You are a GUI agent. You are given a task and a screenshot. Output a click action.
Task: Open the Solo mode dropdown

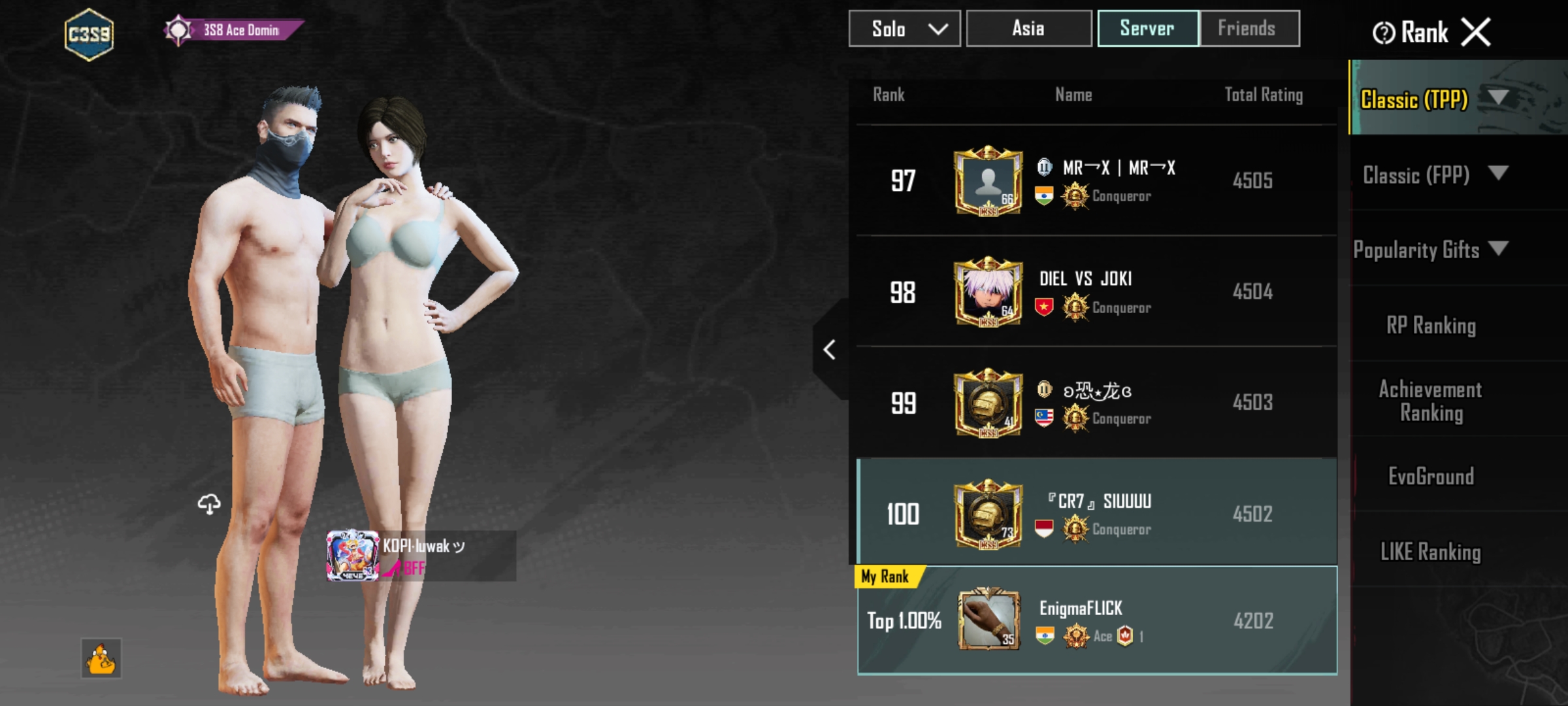(x=904, y=28)
